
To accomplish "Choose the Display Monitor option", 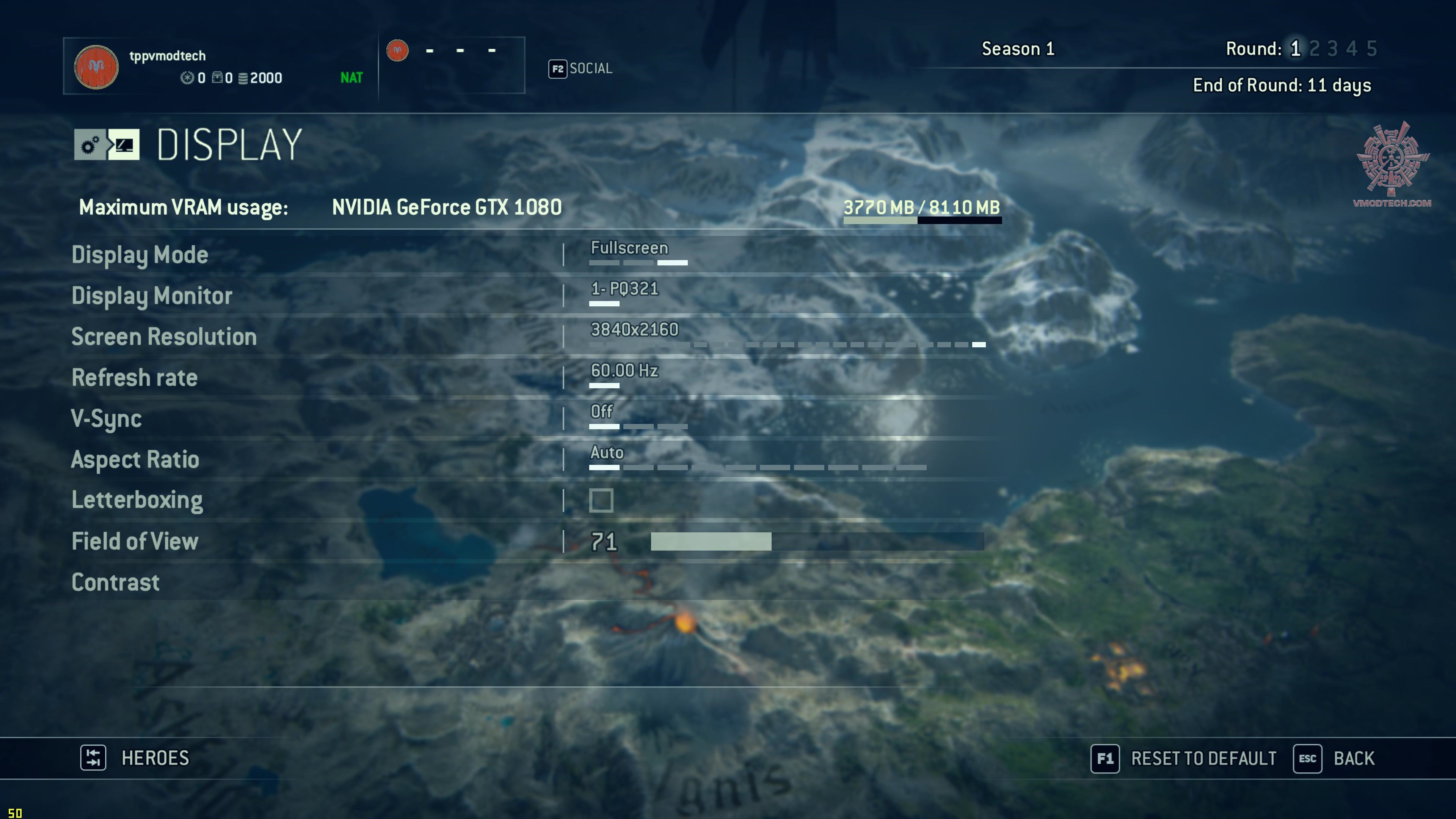I will (x=152, y=296).
